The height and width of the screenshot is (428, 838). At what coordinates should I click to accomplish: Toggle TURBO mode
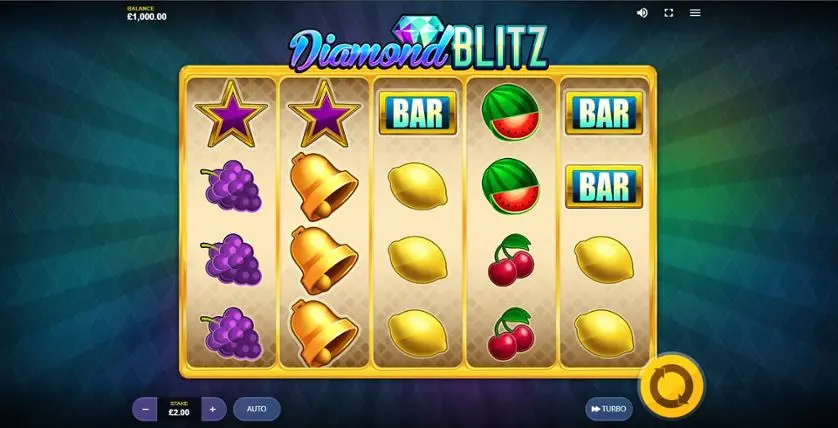click(609, 409)
